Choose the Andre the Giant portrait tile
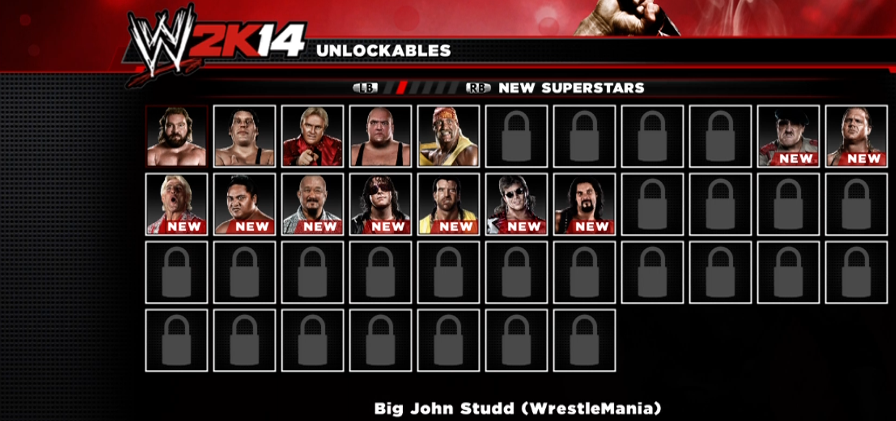This screenshot has width=896, height=421. (245, 136)
